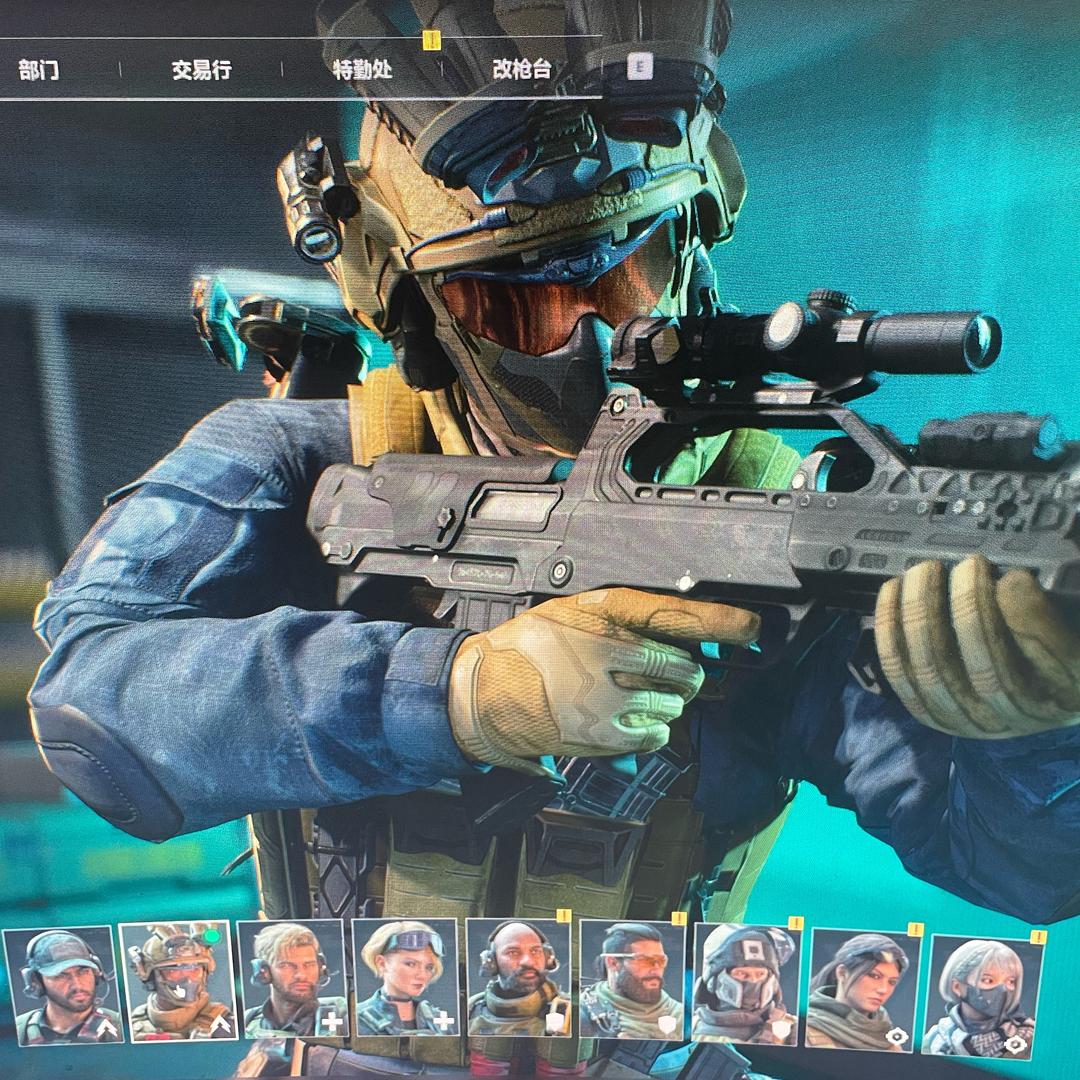Screen dimensions: 1080x1080
Task: Switch to the 交易行 tab
Action: coord(201,70)
